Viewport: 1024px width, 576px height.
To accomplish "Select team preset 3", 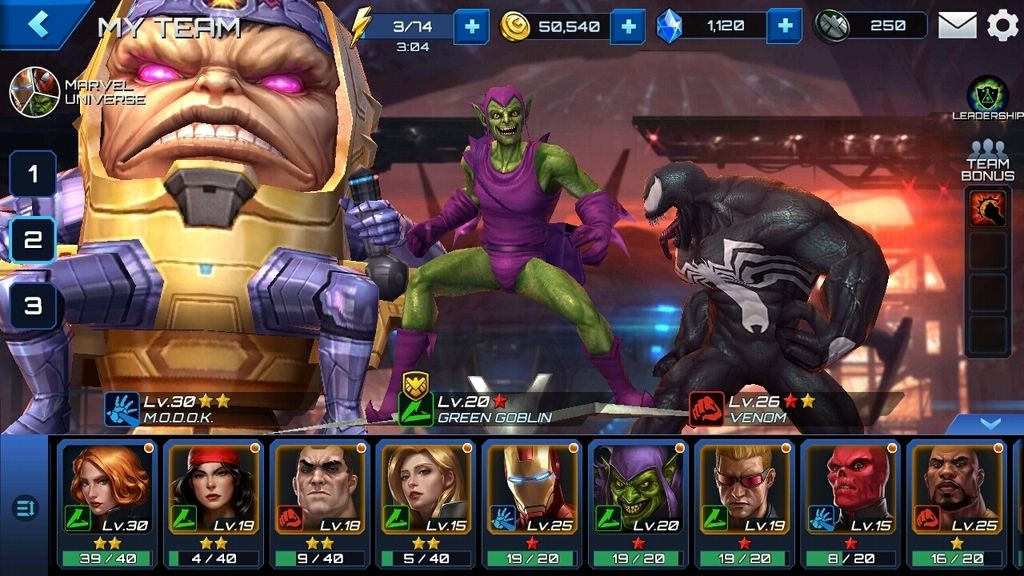I will (x=33, y=306).
